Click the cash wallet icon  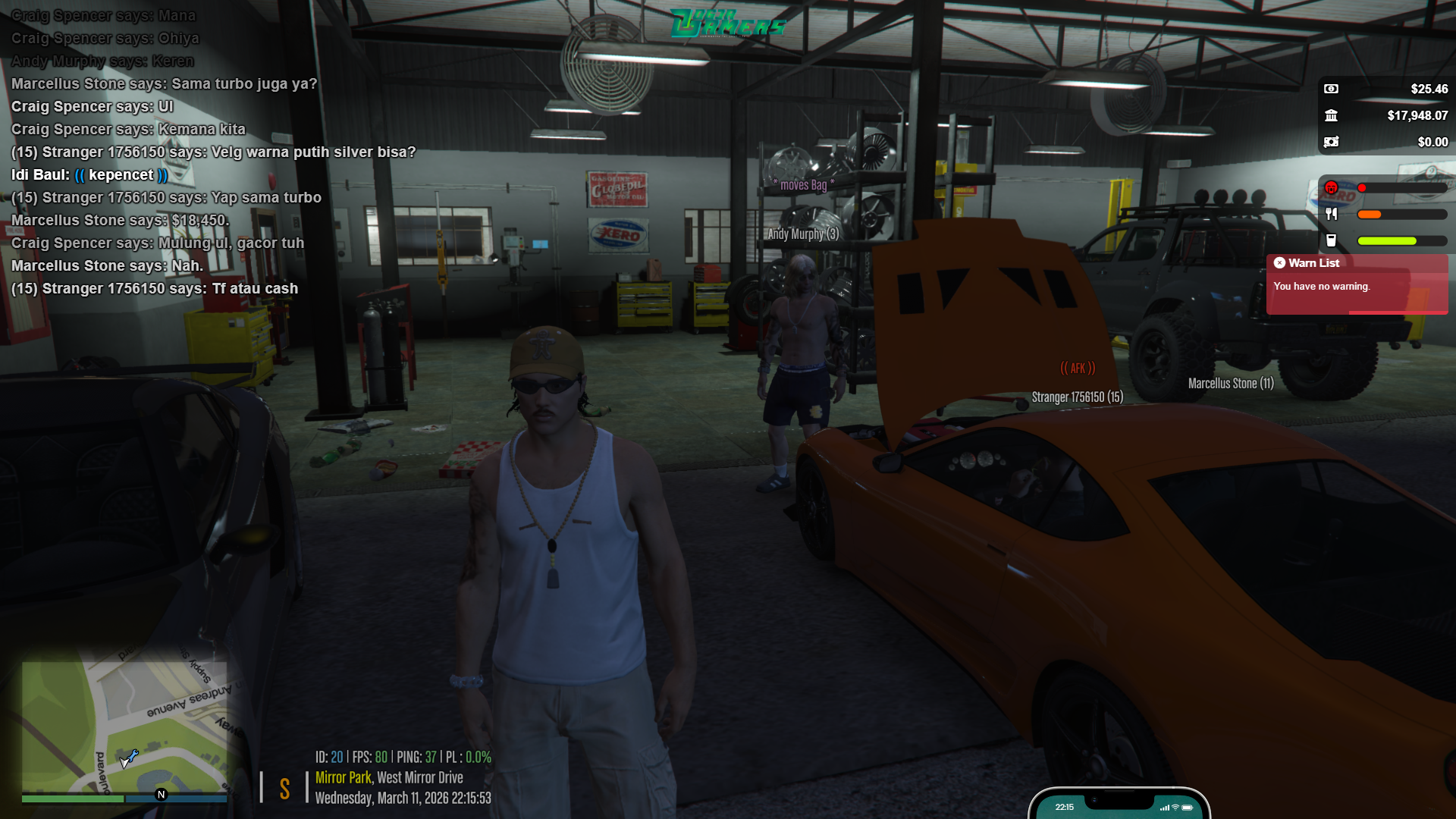pyautogui.click(x=1331, y=89)
